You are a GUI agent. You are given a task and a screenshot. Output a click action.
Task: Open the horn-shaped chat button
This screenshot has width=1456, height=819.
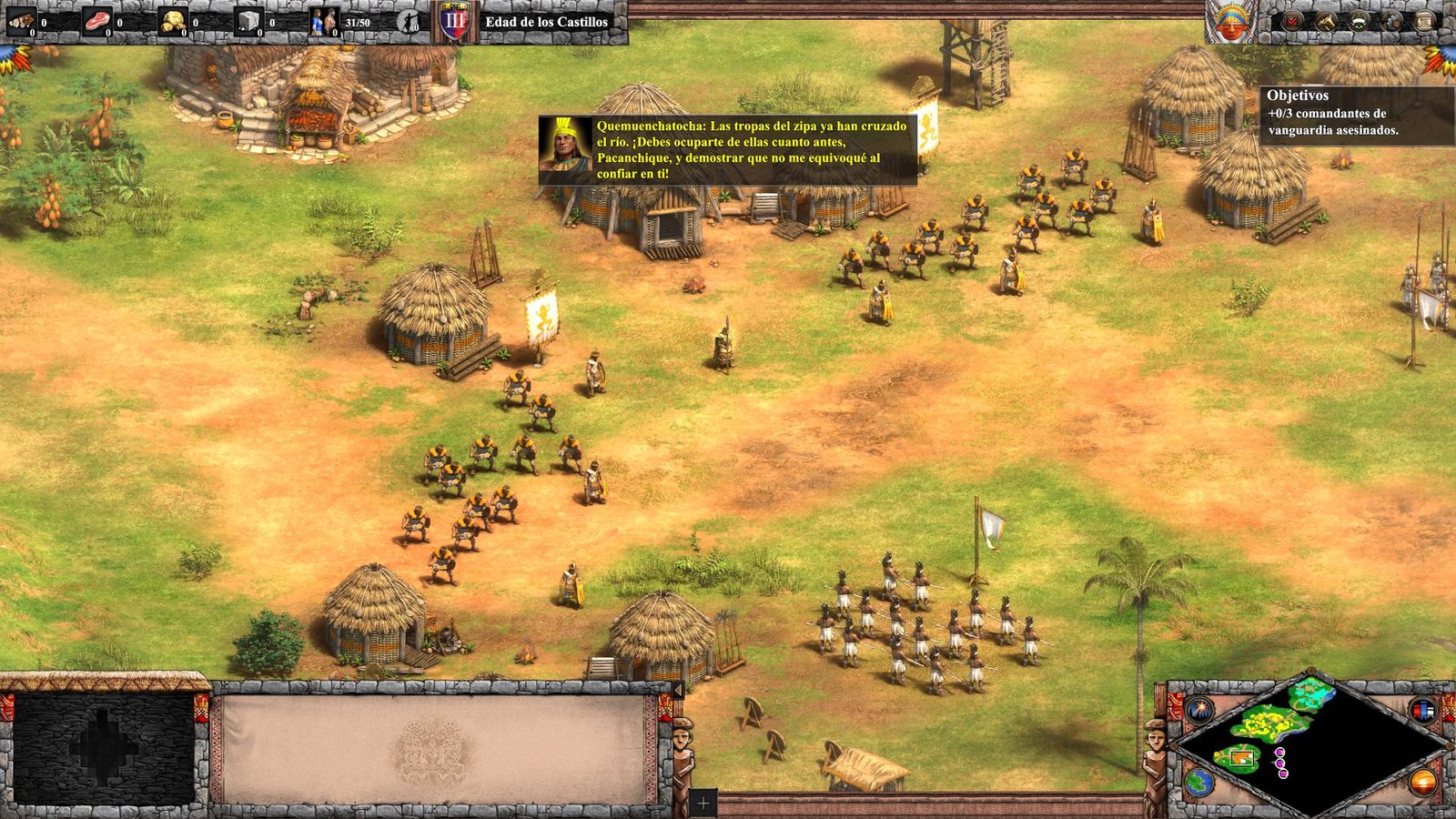[1326, 21]
